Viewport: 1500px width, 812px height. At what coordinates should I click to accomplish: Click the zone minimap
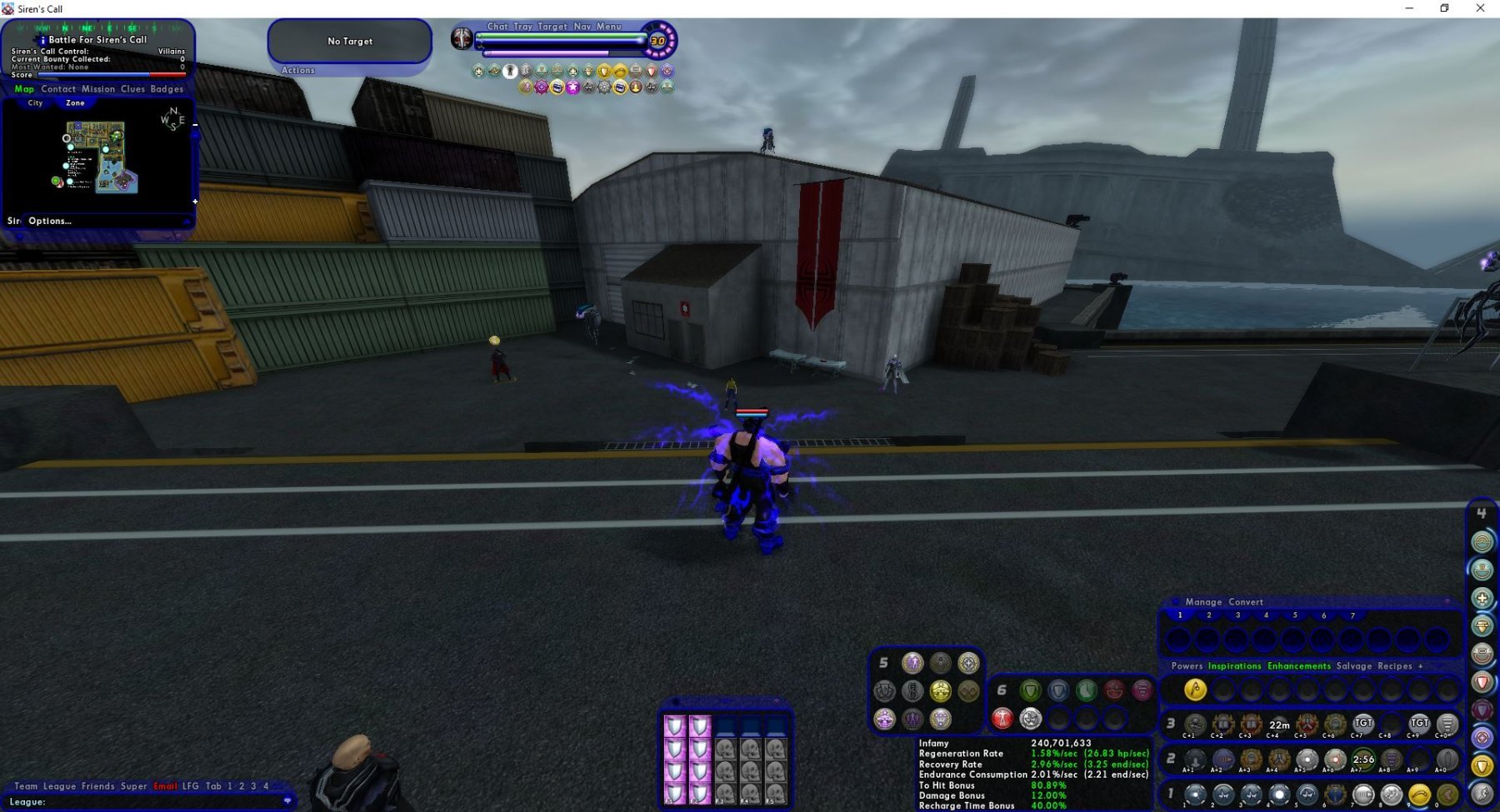(x=101, y=157)
